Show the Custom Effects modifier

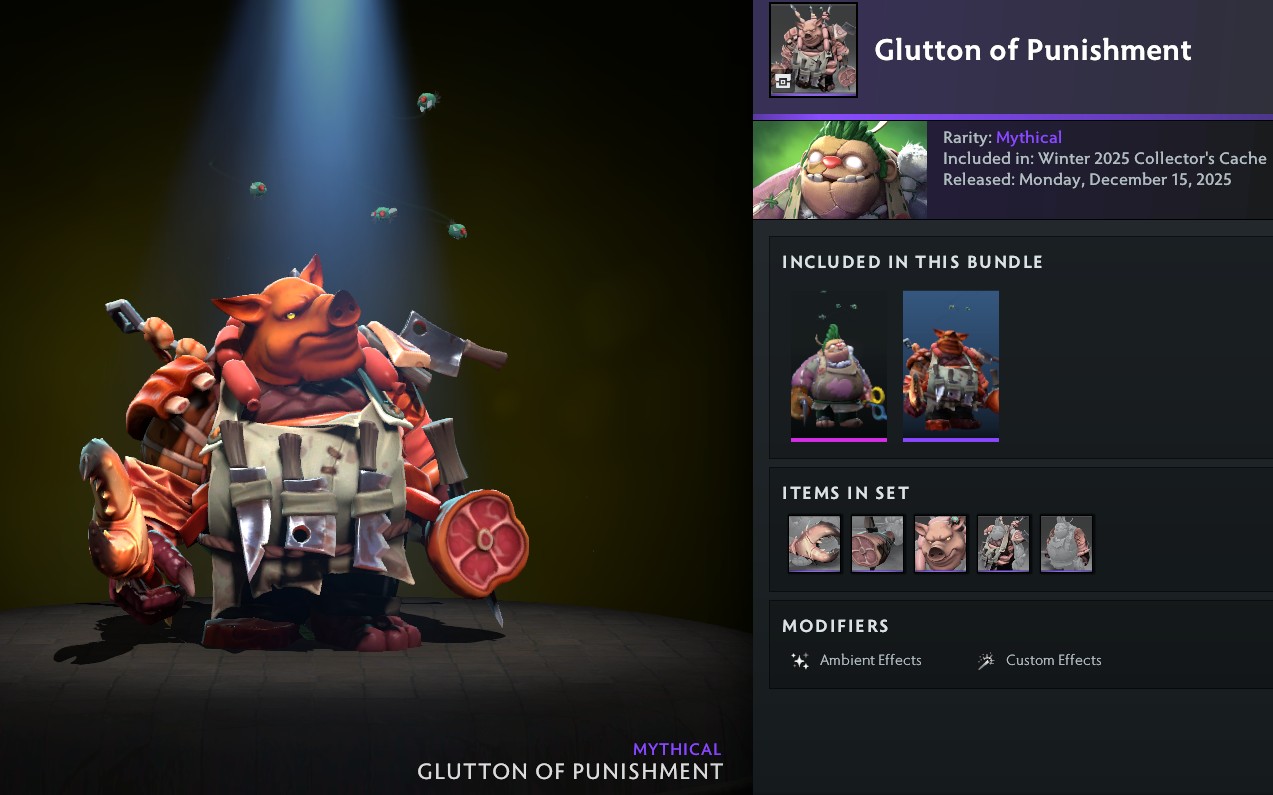point(1040,660)
